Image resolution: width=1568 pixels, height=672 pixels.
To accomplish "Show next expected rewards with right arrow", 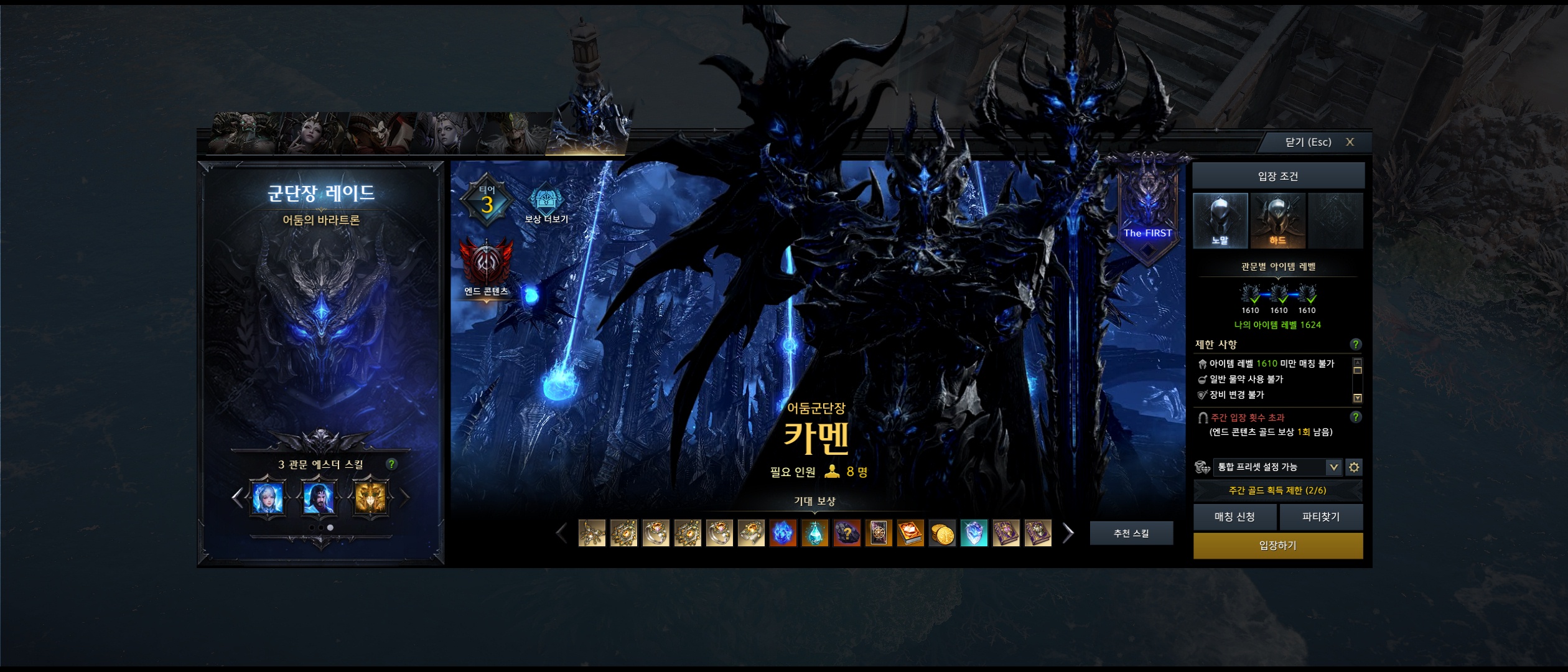I will click(x=1068, y=533).
